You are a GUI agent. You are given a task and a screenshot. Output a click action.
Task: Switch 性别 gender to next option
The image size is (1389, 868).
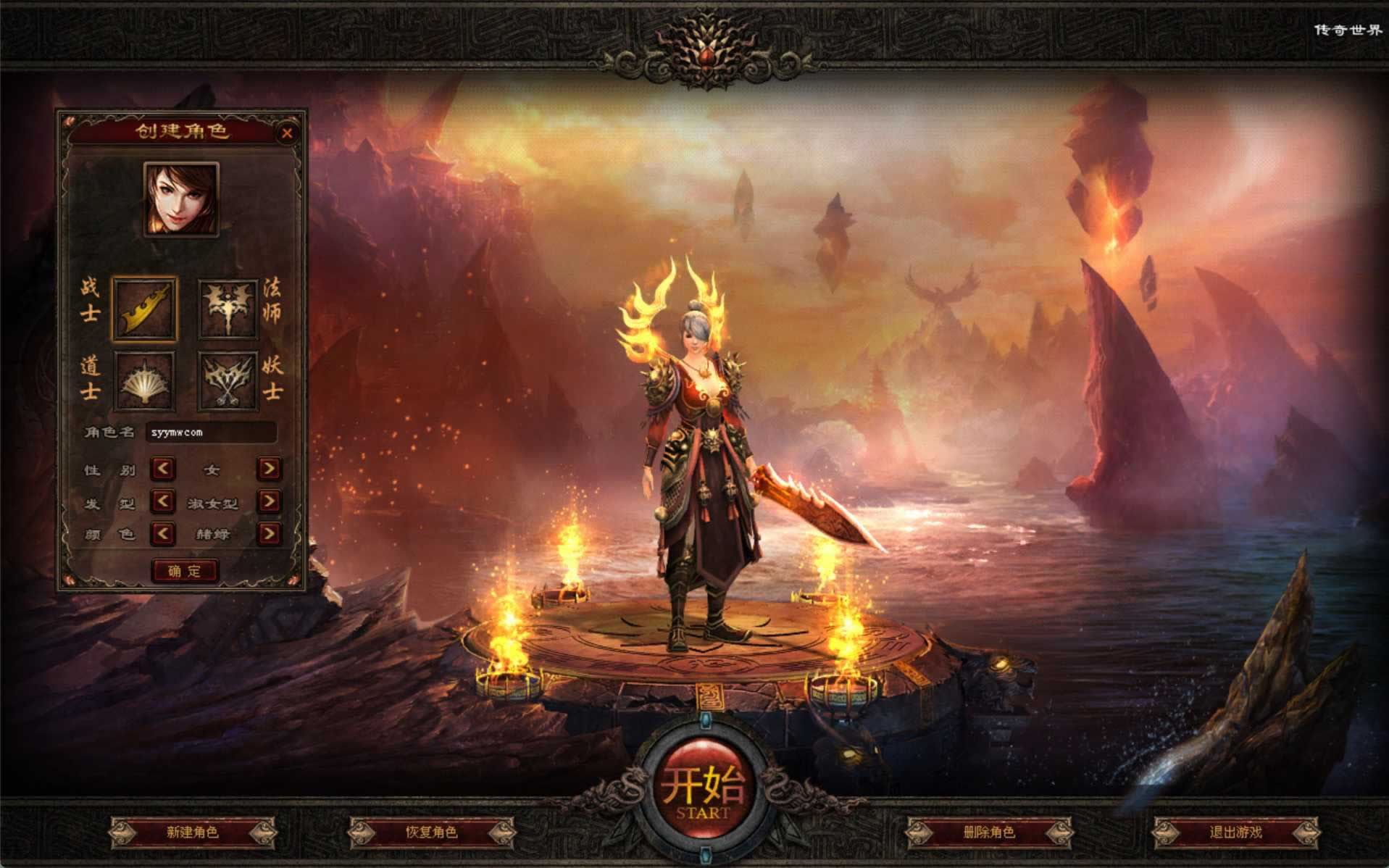(269, 469)
